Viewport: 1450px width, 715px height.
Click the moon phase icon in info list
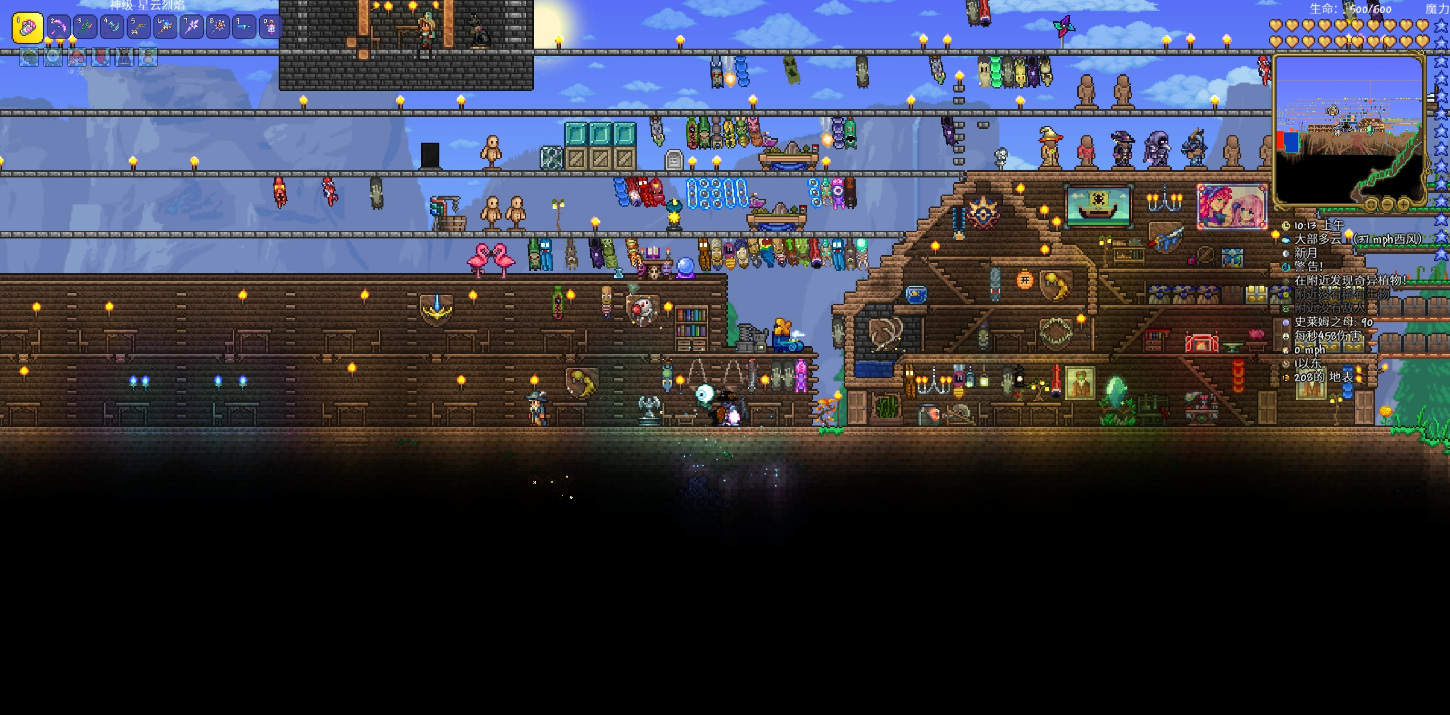click(x=1286, y=254)
